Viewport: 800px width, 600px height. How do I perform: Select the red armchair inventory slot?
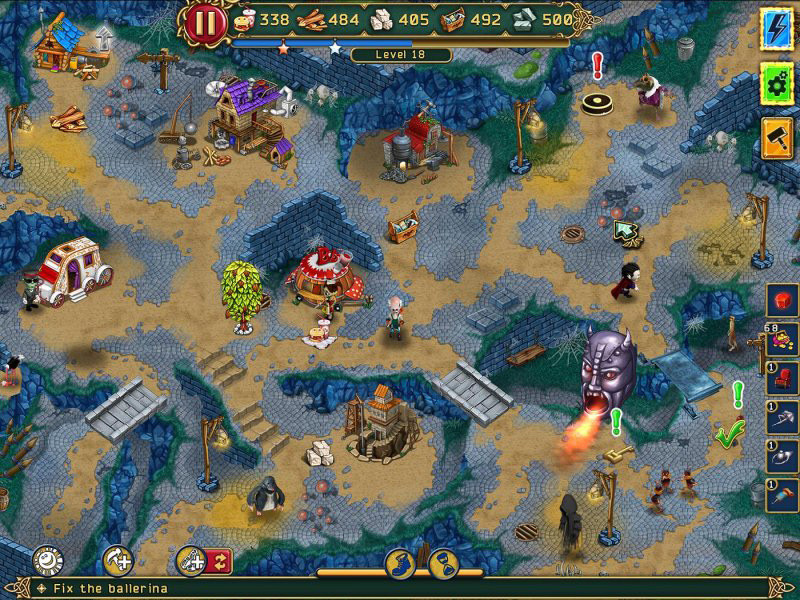782,378
